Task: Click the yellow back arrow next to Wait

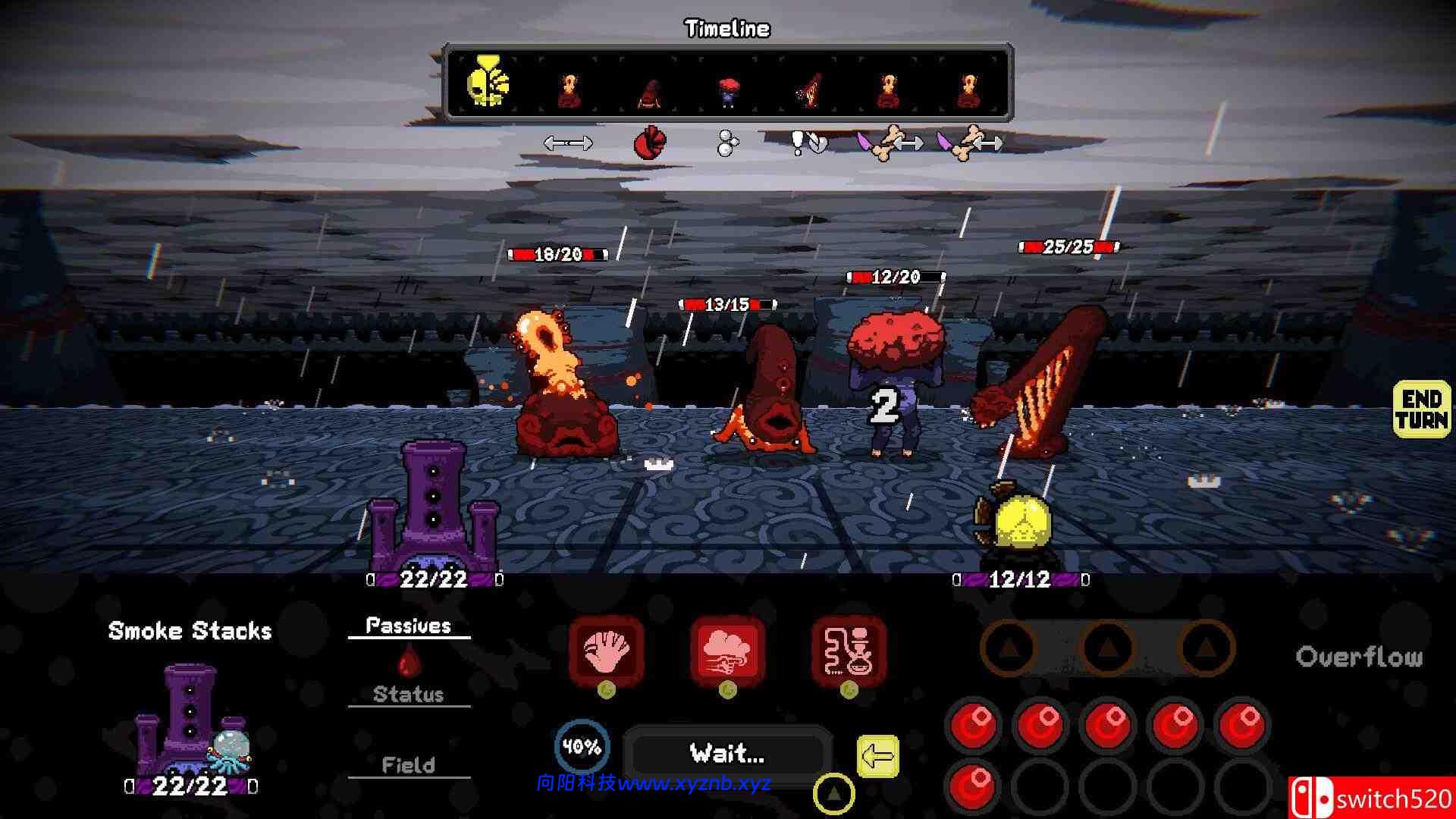Action: pyautogui.click(x=879, y=753)
